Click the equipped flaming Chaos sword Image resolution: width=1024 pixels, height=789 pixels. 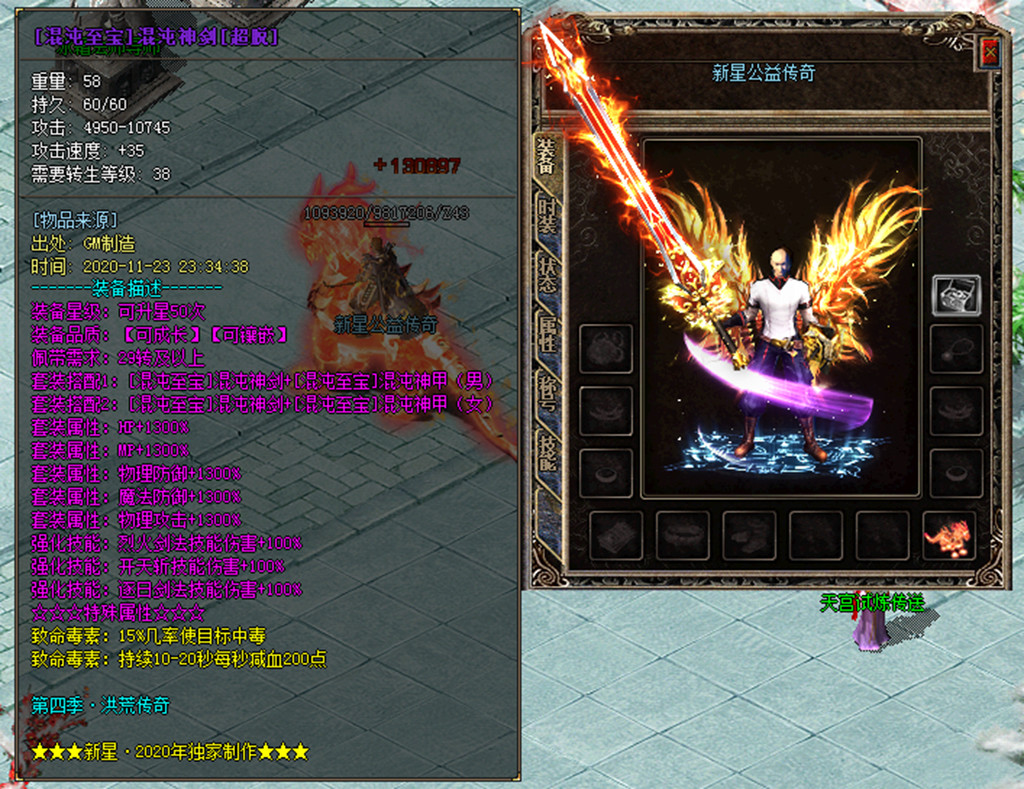tap(640, 200)
